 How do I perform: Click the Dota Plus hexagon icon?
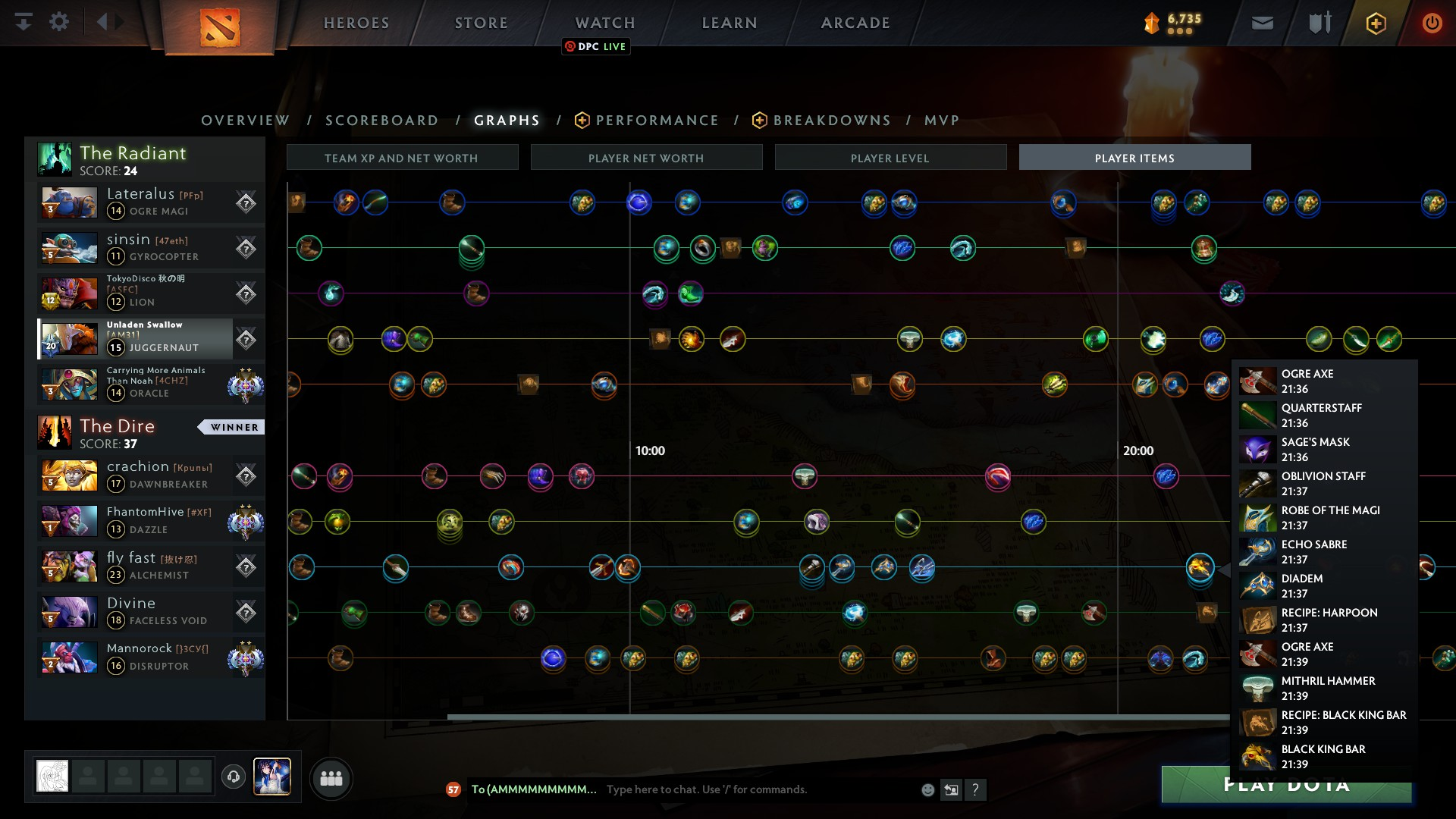[1376, 23]
